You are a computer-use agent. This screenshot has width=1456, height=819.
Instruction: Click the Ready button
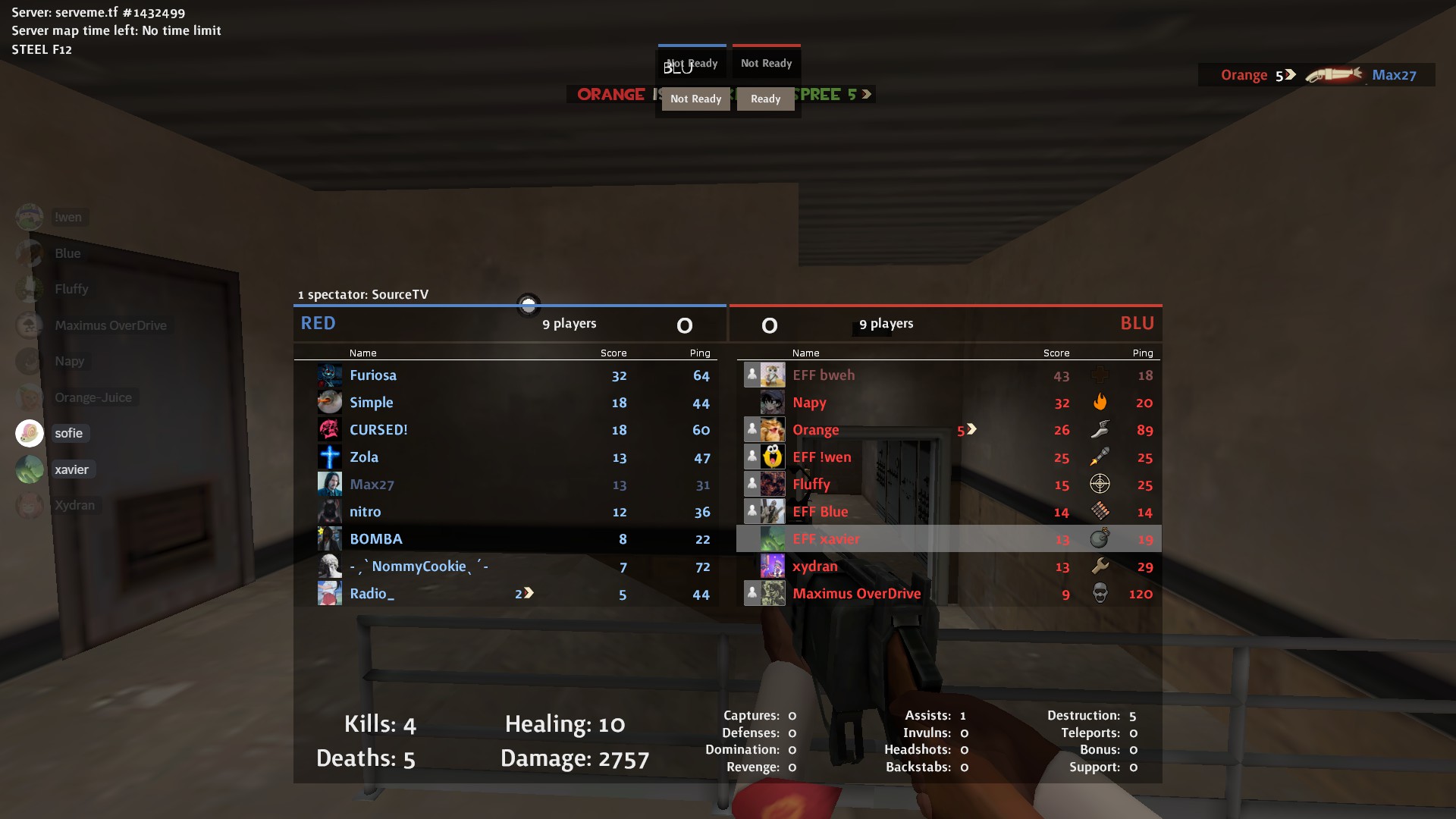765,99
